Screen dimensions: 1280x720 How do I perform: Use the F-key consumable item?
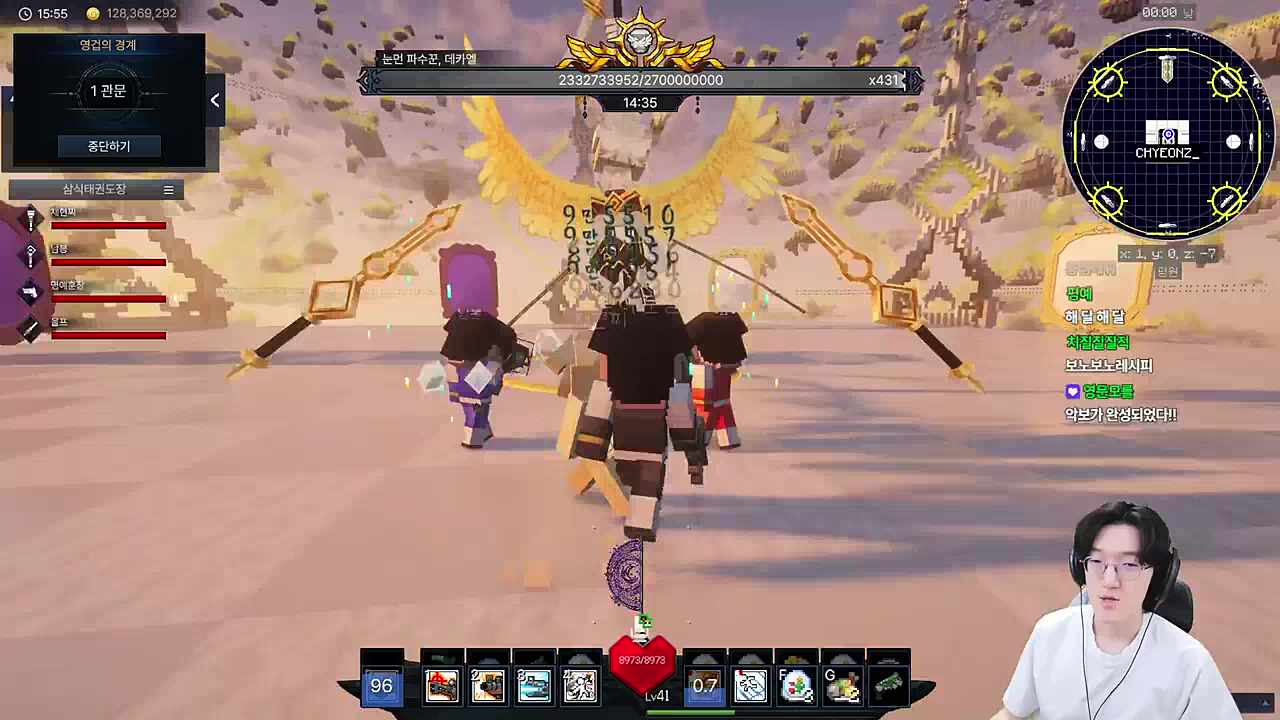[797, 685]
